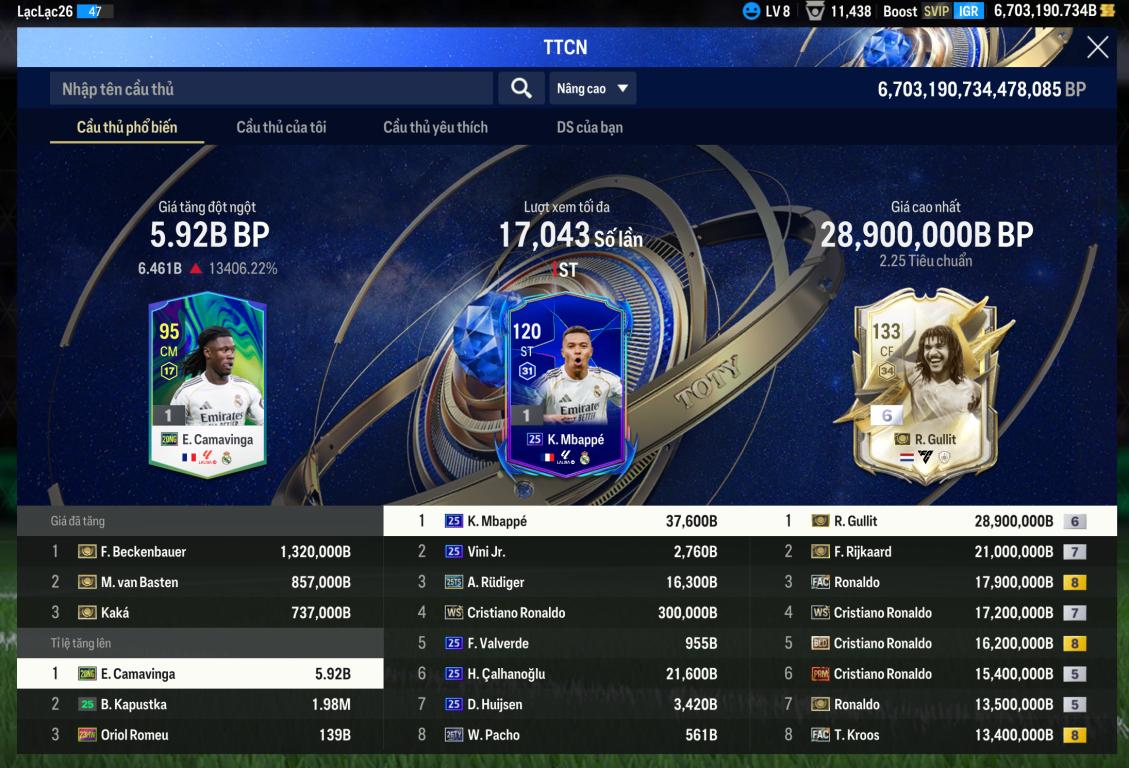Screen dimensions: 1129x768
Task: Close the TTCN window
Action: 1097,48
